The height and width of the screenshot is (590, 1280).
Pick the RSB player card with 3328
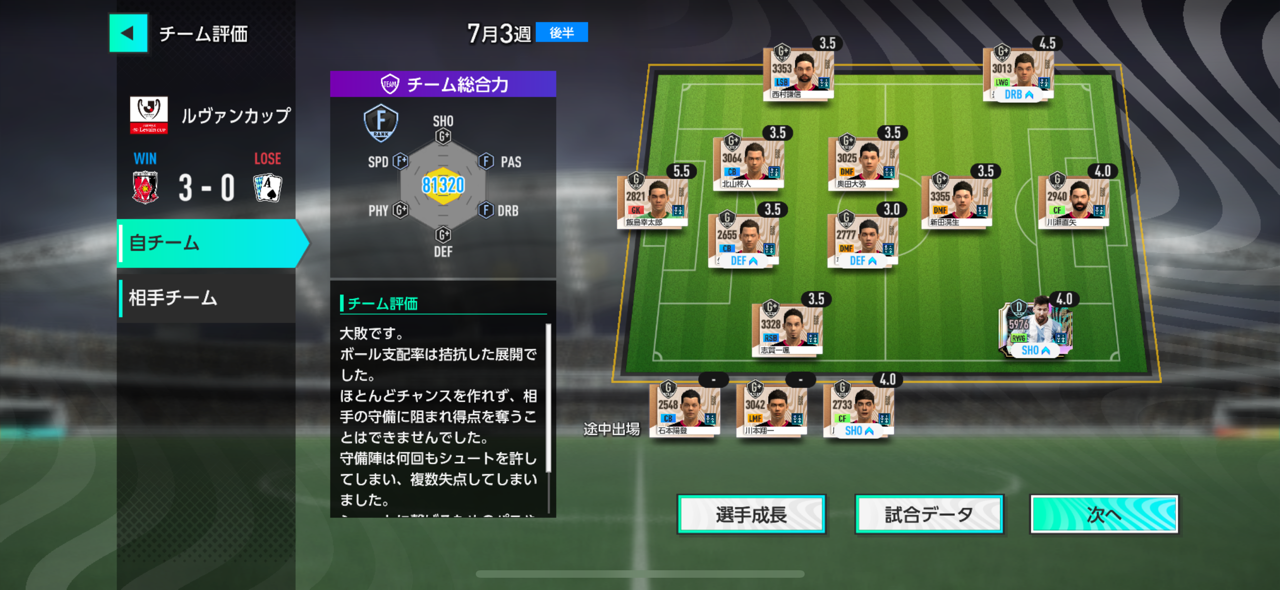pos(786,329)
